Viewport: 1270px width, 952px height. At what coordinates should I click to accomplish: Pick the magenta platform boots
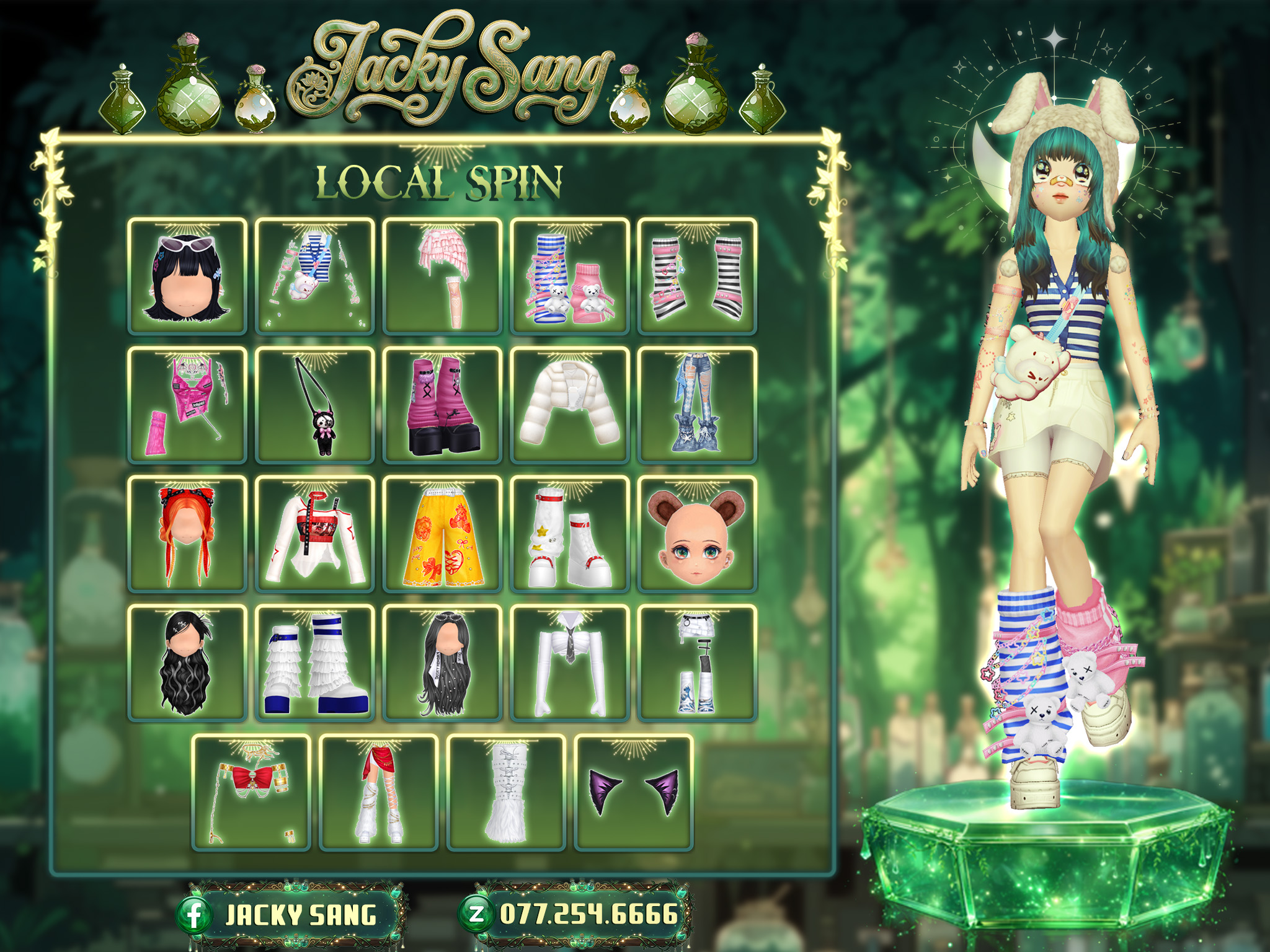point(442,405)
